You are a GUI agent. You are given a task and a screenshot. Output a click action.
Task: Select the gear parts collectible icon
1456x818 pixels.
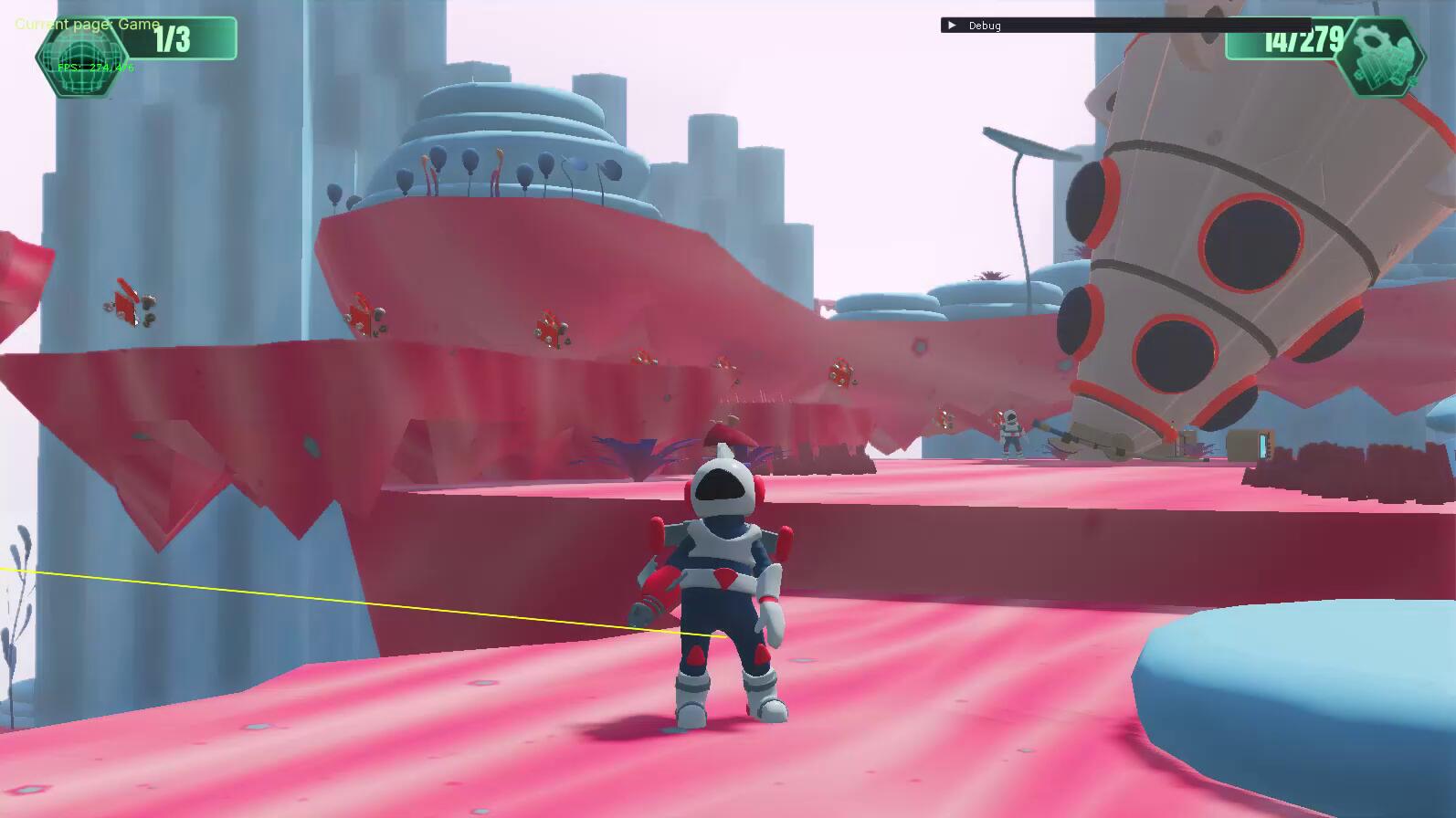tap(1379, 57)
